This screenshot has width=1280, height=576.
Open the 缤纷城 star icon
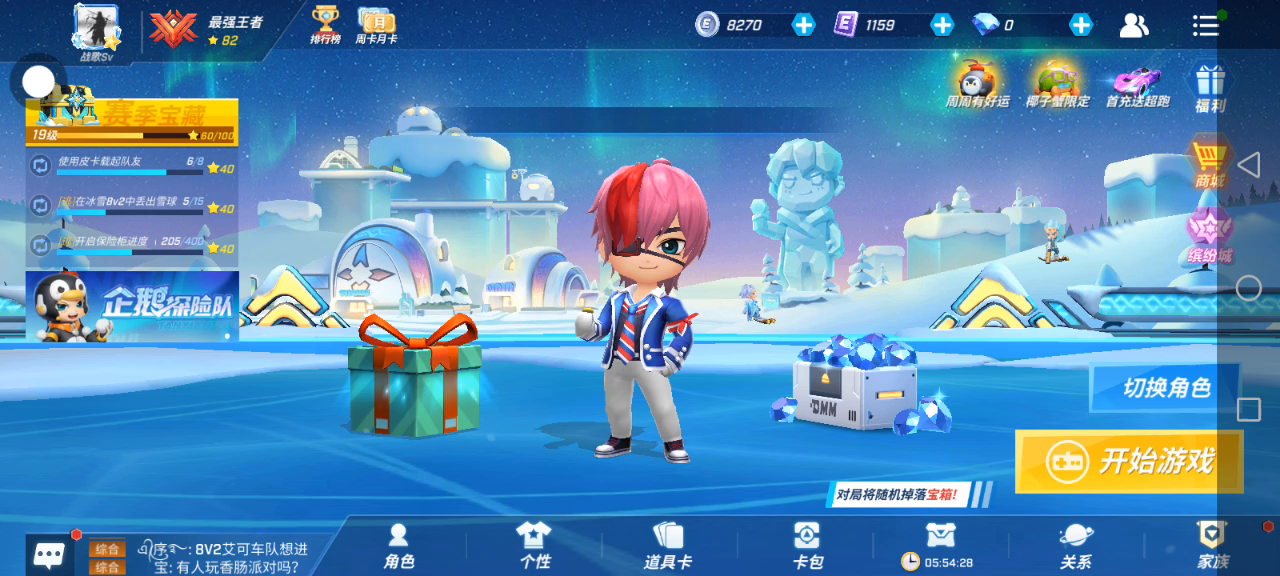click(x=1209, y=235)
